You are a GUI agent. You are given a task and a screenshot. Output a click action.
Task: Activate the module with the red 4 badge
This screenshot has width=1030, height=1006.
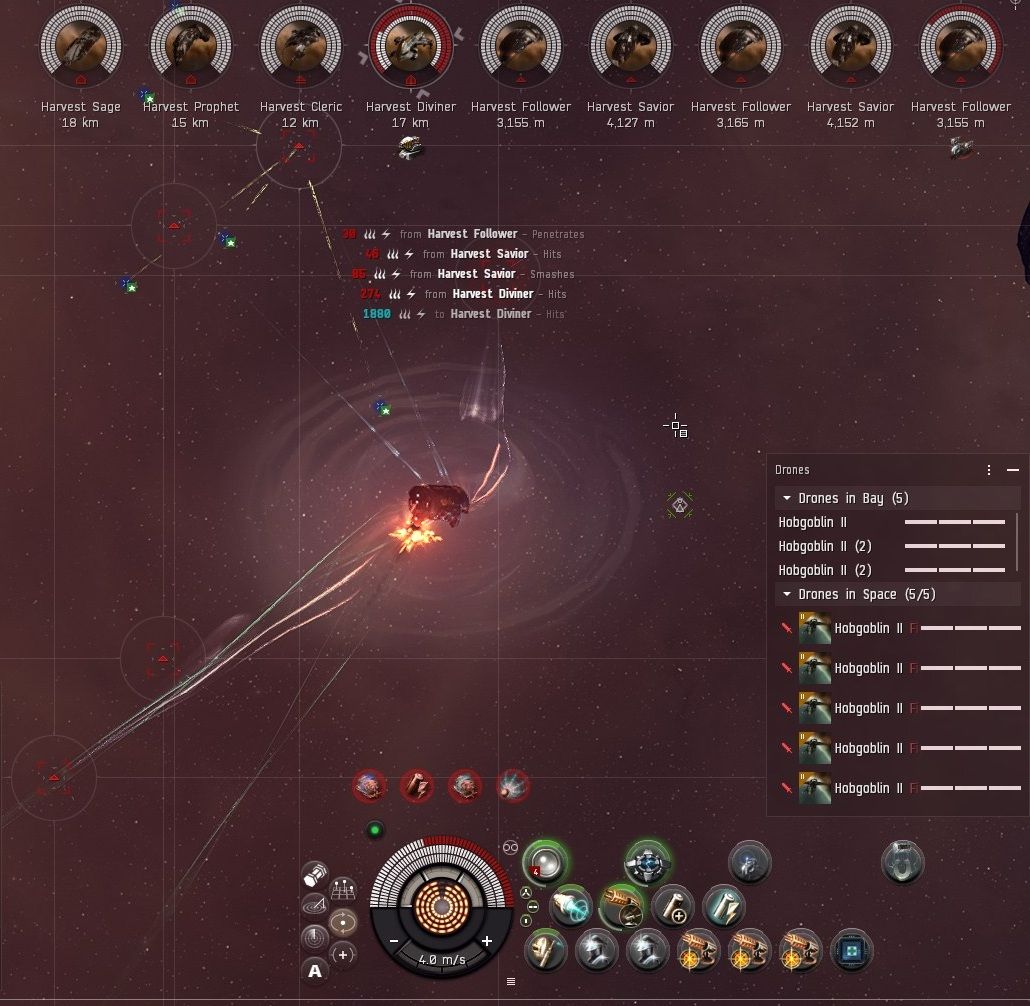(x=546, y=861)
